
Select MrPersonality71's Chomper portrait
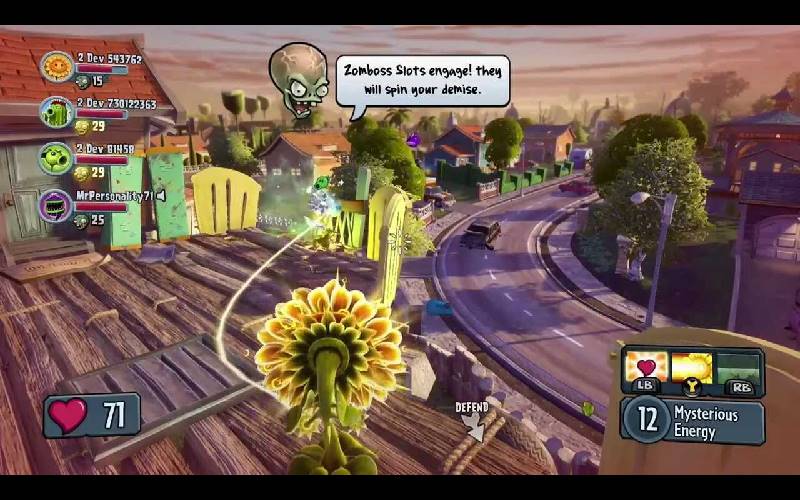coord(56,205)
